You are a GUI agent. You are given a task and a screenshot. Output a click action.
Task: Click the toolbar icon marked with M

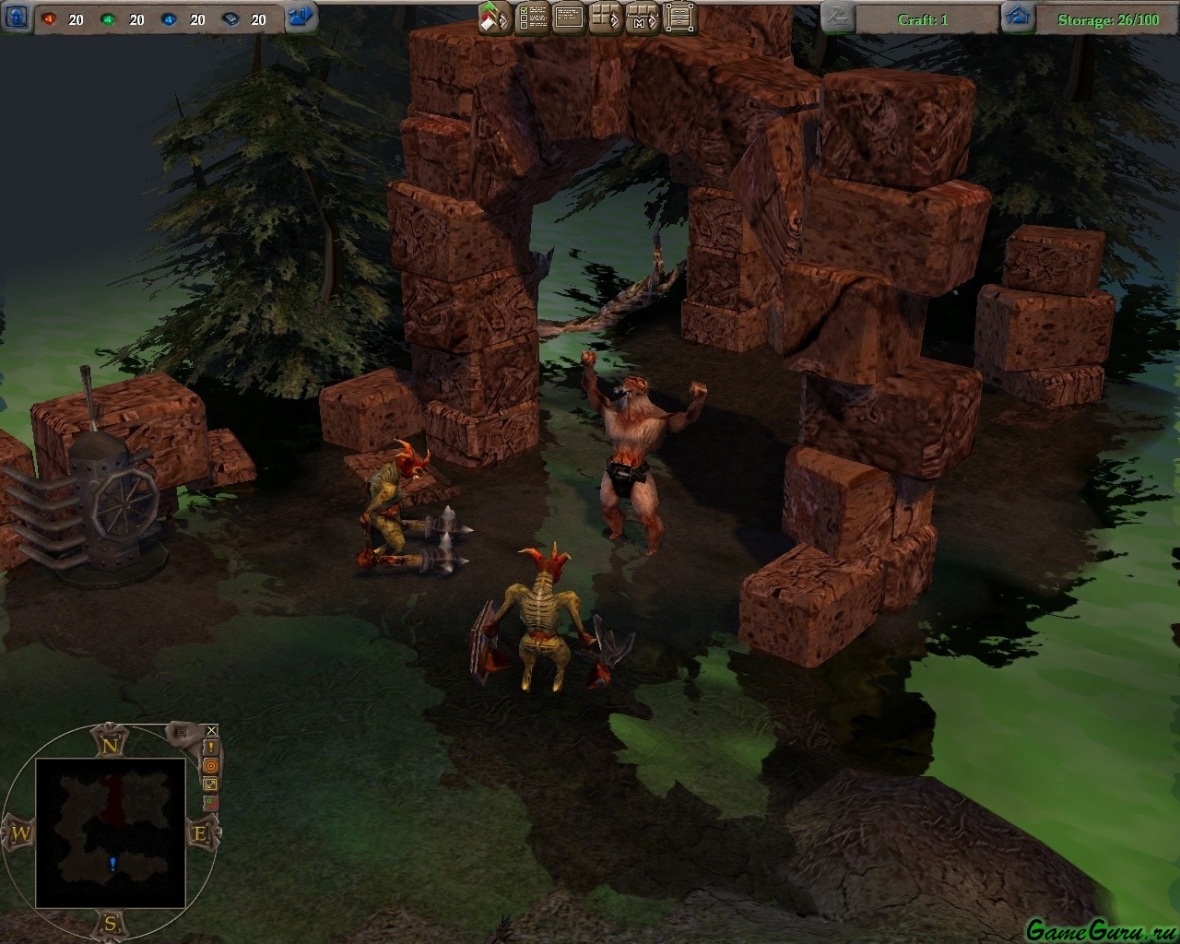point(642,17)
